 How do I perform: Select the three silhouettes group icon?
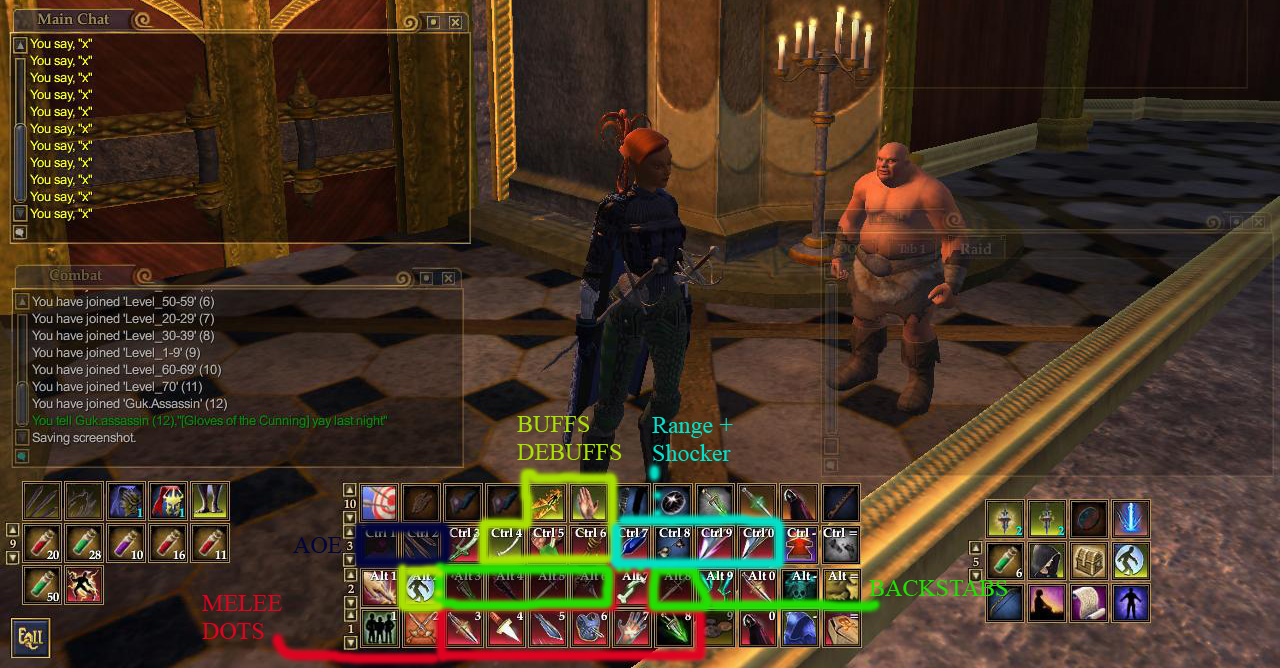pos(379,629)
